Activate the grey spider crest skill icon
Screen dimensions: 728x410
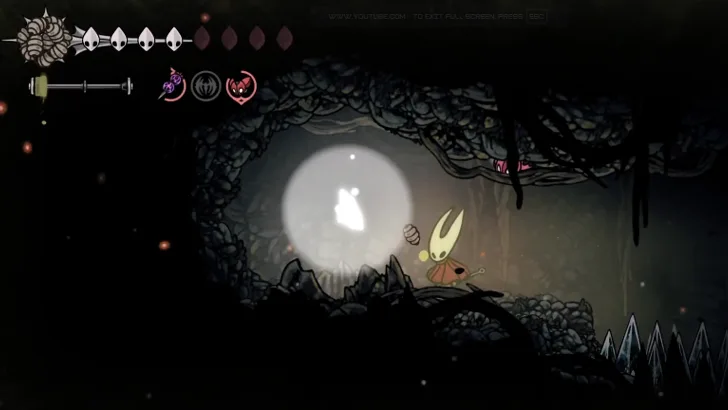point(206,86)
